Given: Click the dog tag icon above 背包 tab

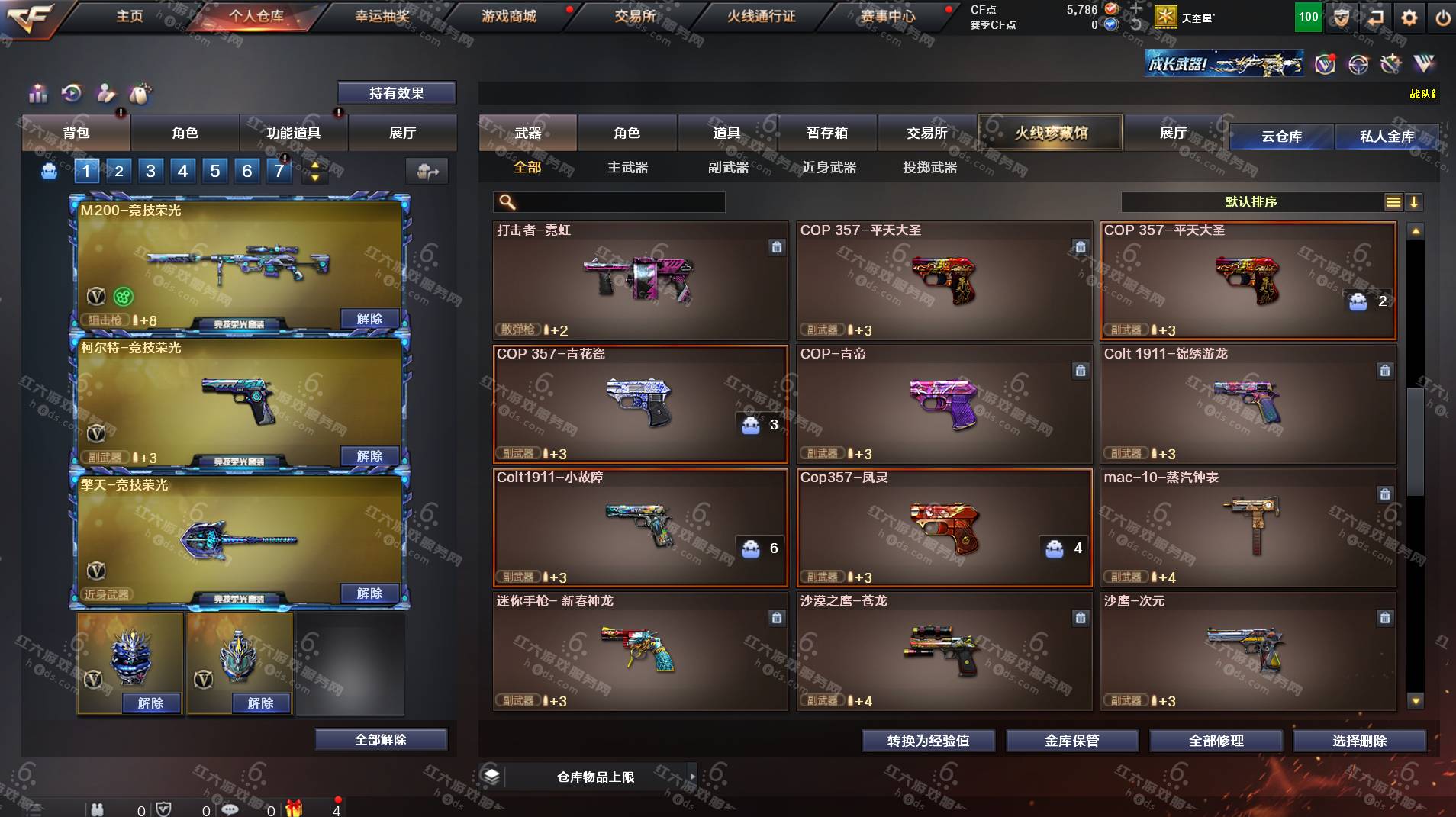Looking at the screenshot, I should click(141, 95).
